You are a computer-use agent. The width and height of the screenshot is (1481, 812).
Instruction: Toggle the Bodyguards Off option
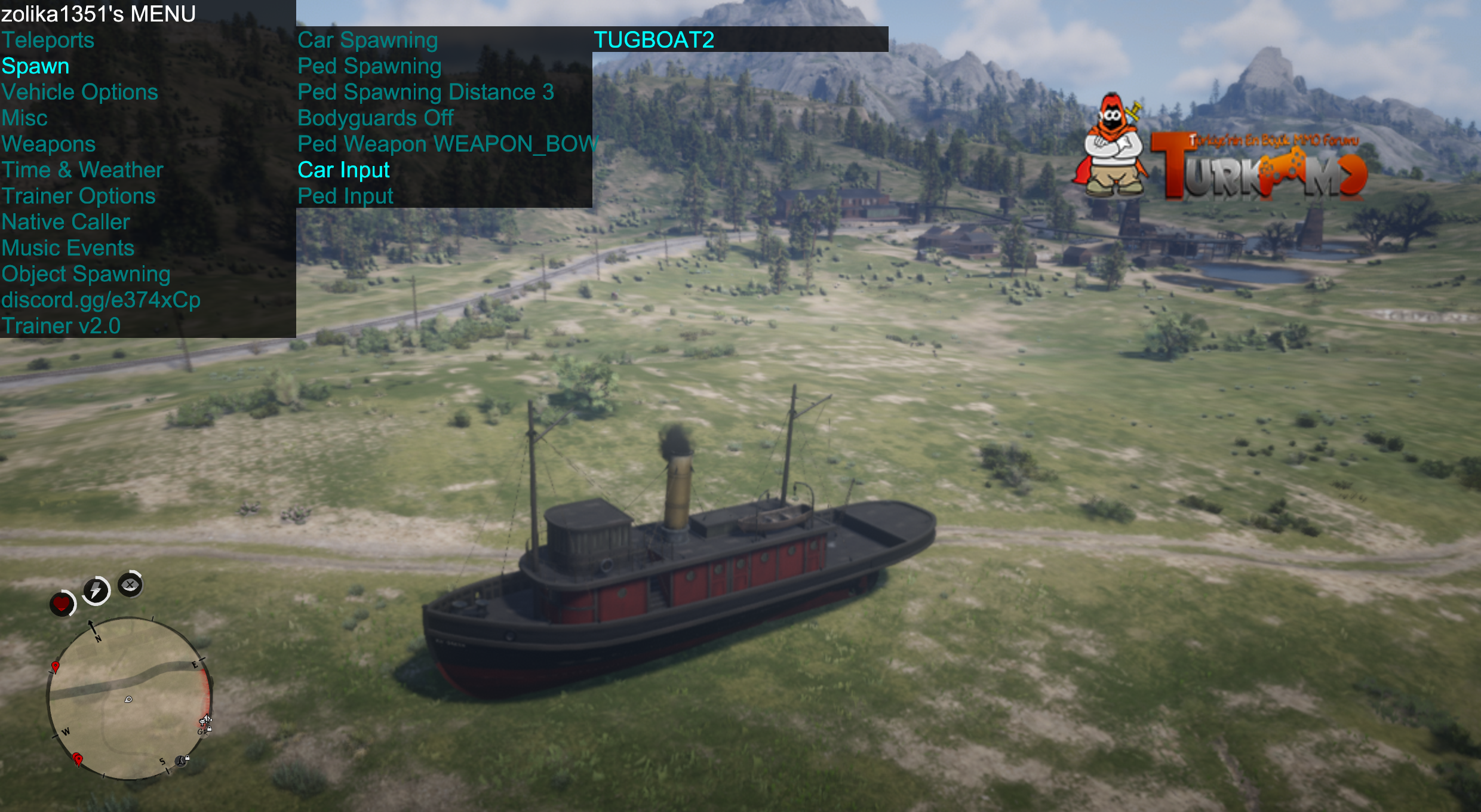click(x=376, y=118)
